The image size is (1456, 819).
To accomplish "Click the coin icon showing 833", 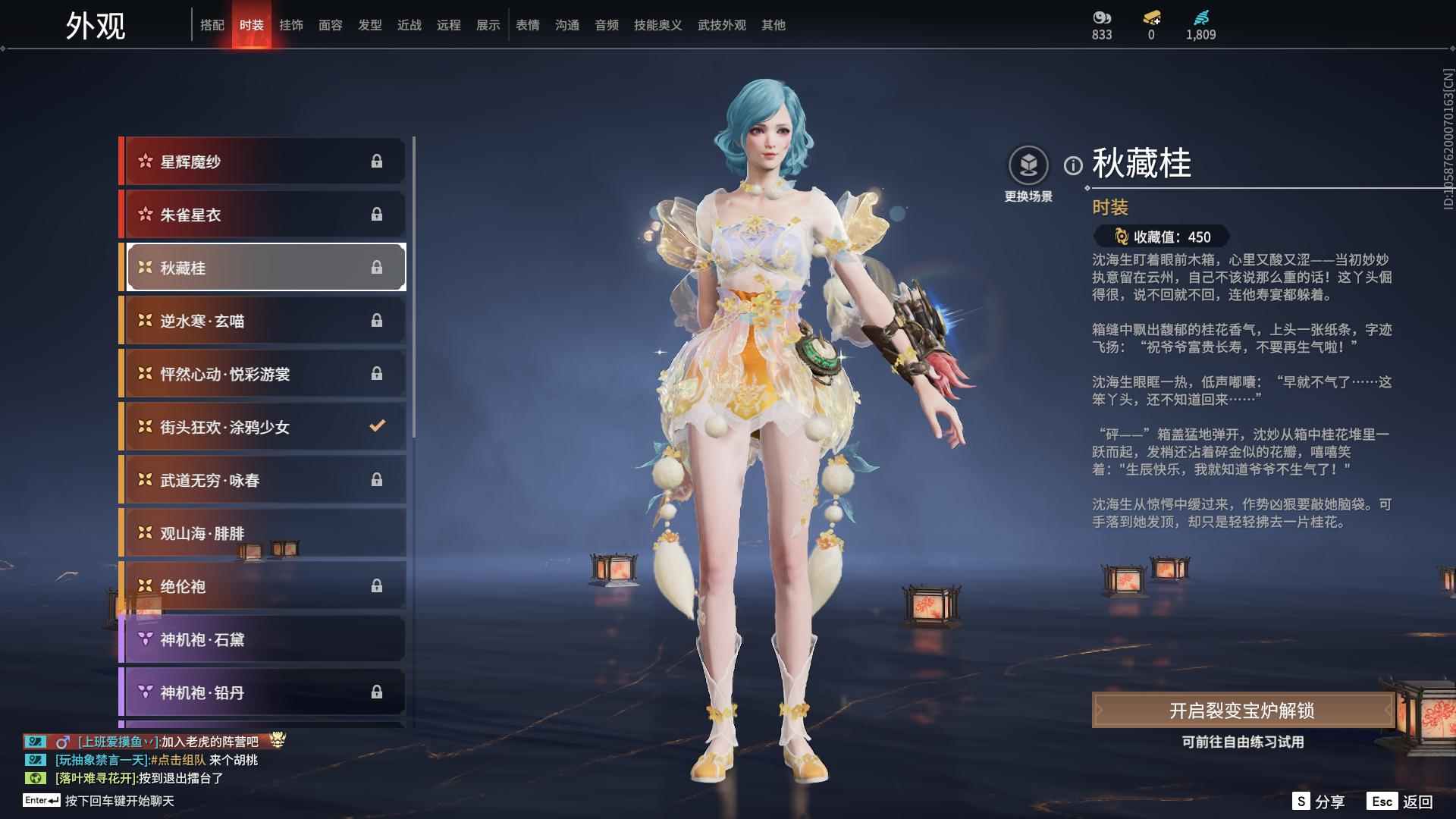I will click(1100, 17).
